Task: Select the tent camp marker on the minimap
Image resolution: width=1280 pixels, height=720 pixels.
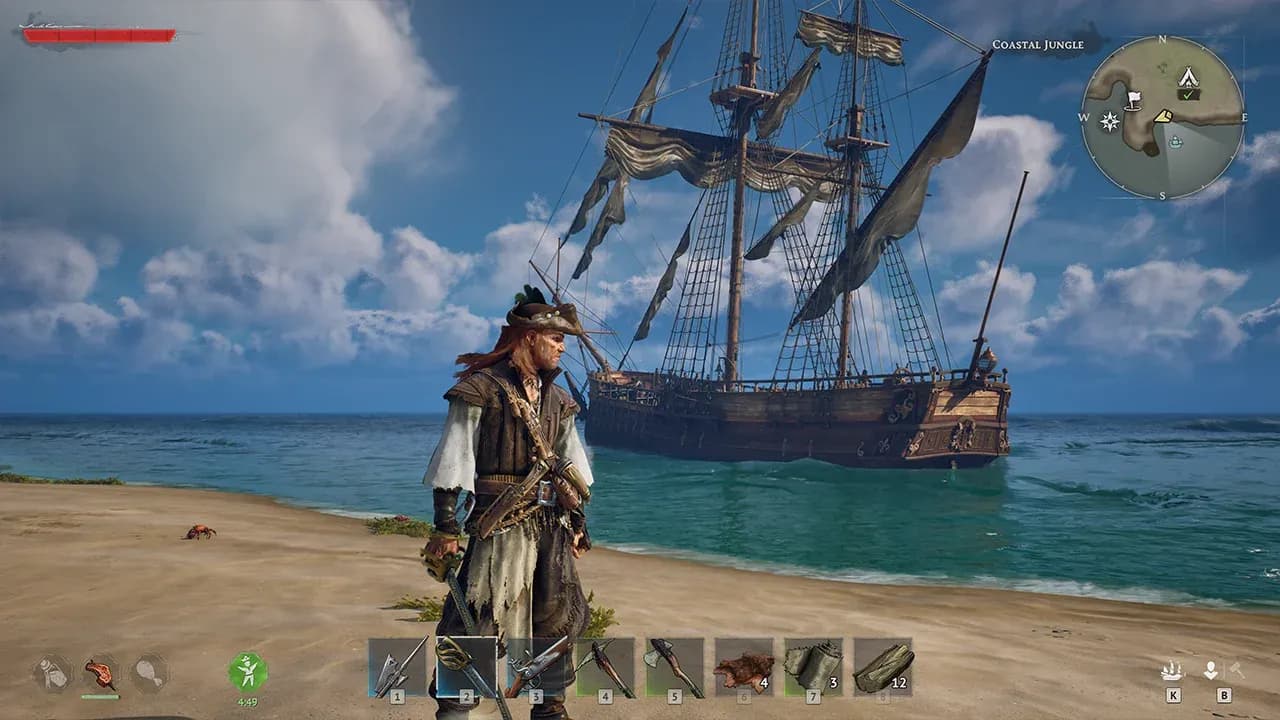Action: pos(1189,78)
